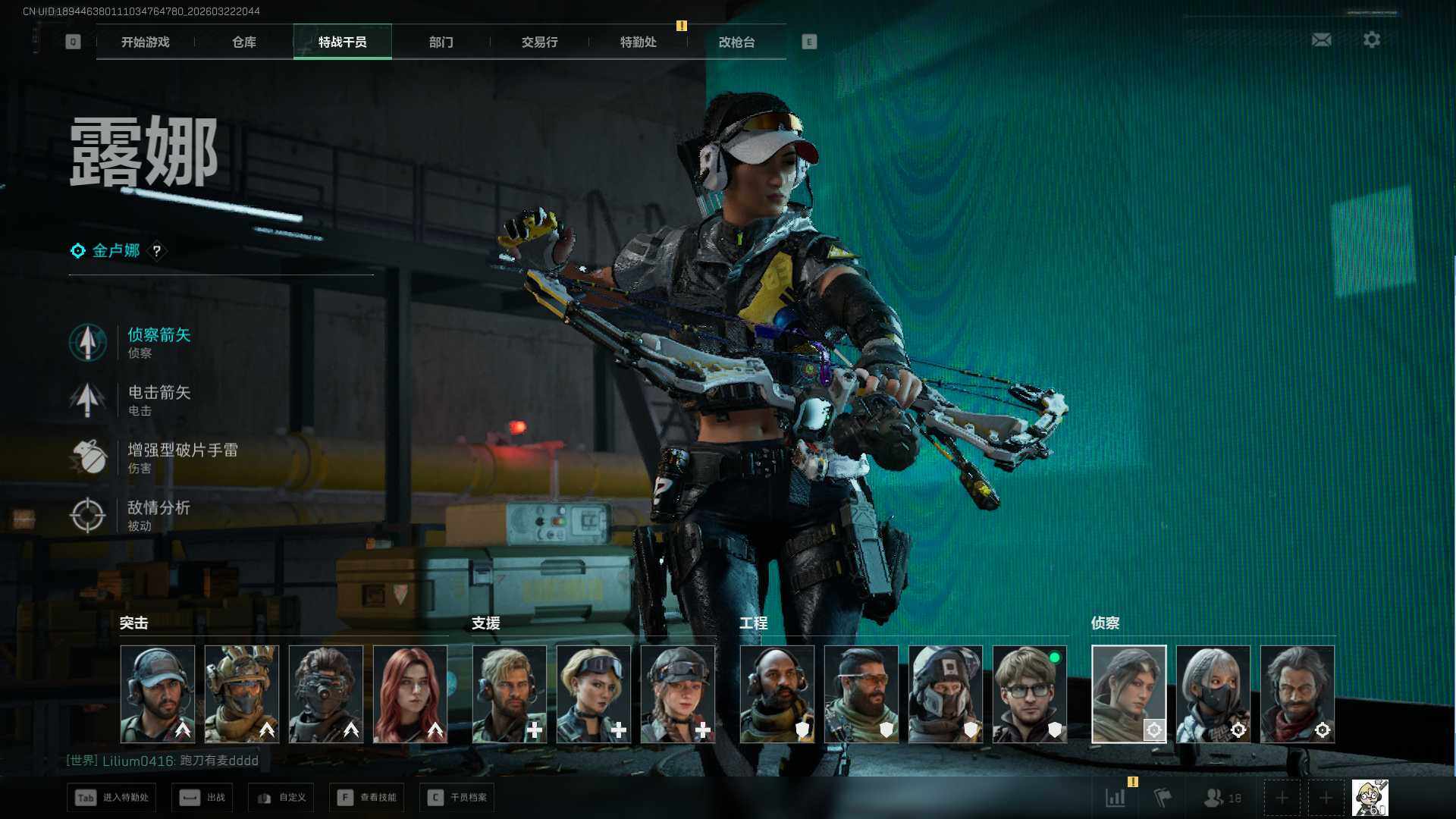Click the 出战 deploy button
The image size is (1456, 819).
[203, 798]
